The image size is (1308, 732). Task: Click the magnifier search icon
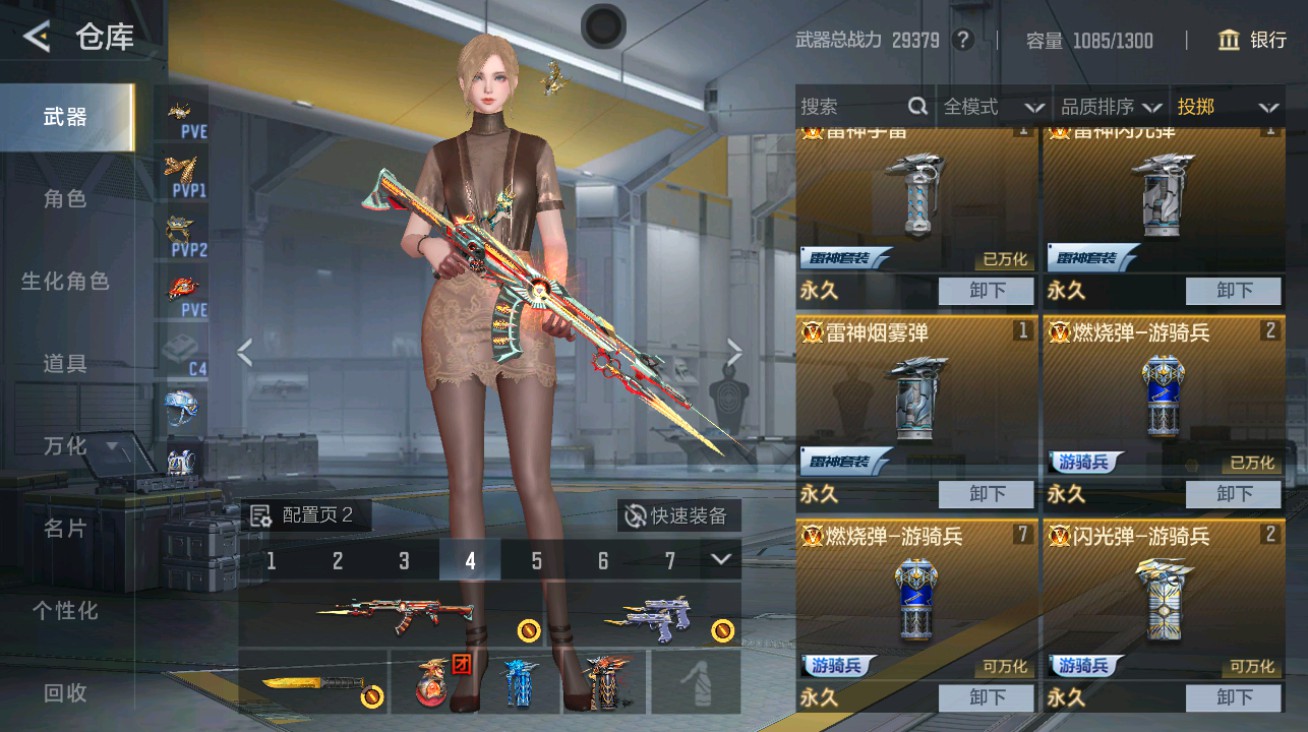tap(916, 107)
